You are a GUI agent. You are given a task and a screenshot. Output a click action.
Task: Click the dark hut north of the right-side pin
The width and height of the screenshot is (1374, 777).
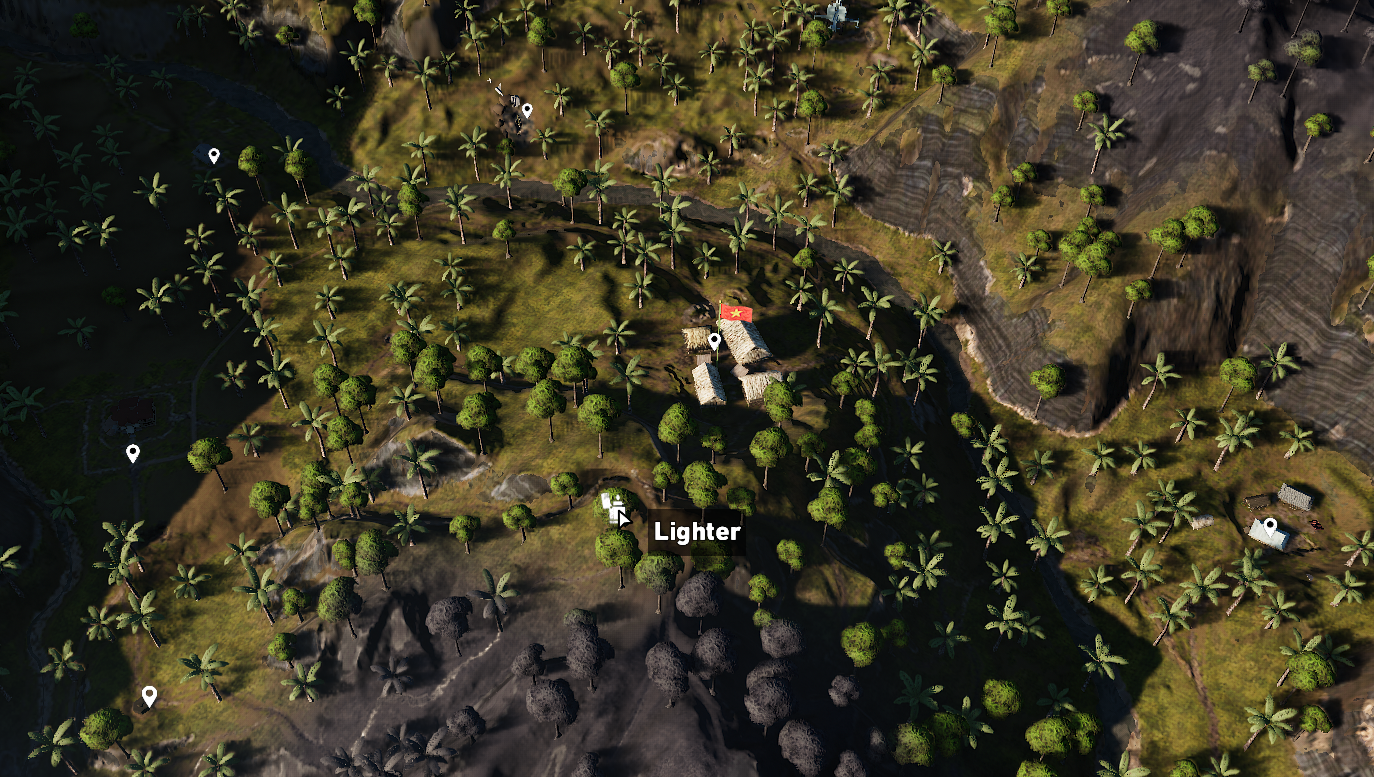click(1257, 501)
